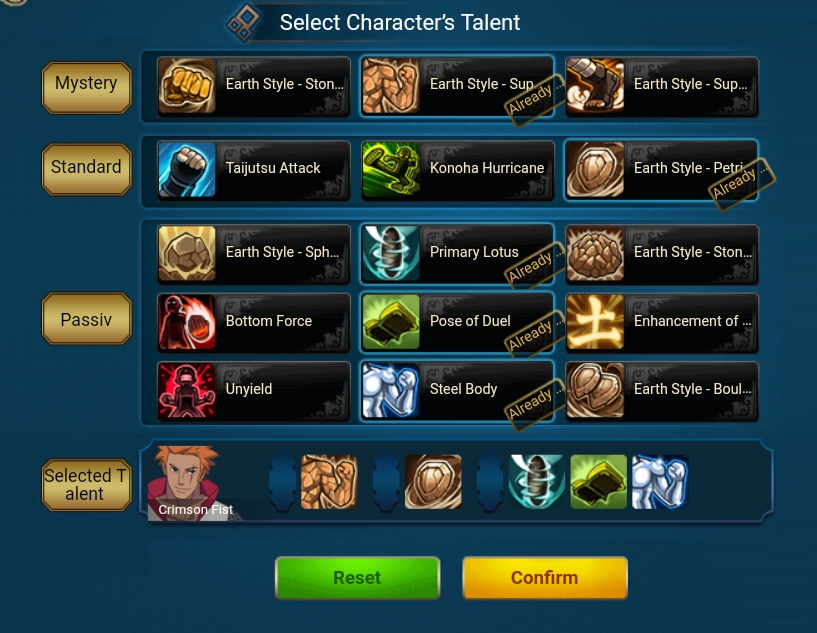
Task: Choose the Steel Body talent entry
Action: [457, 390]
